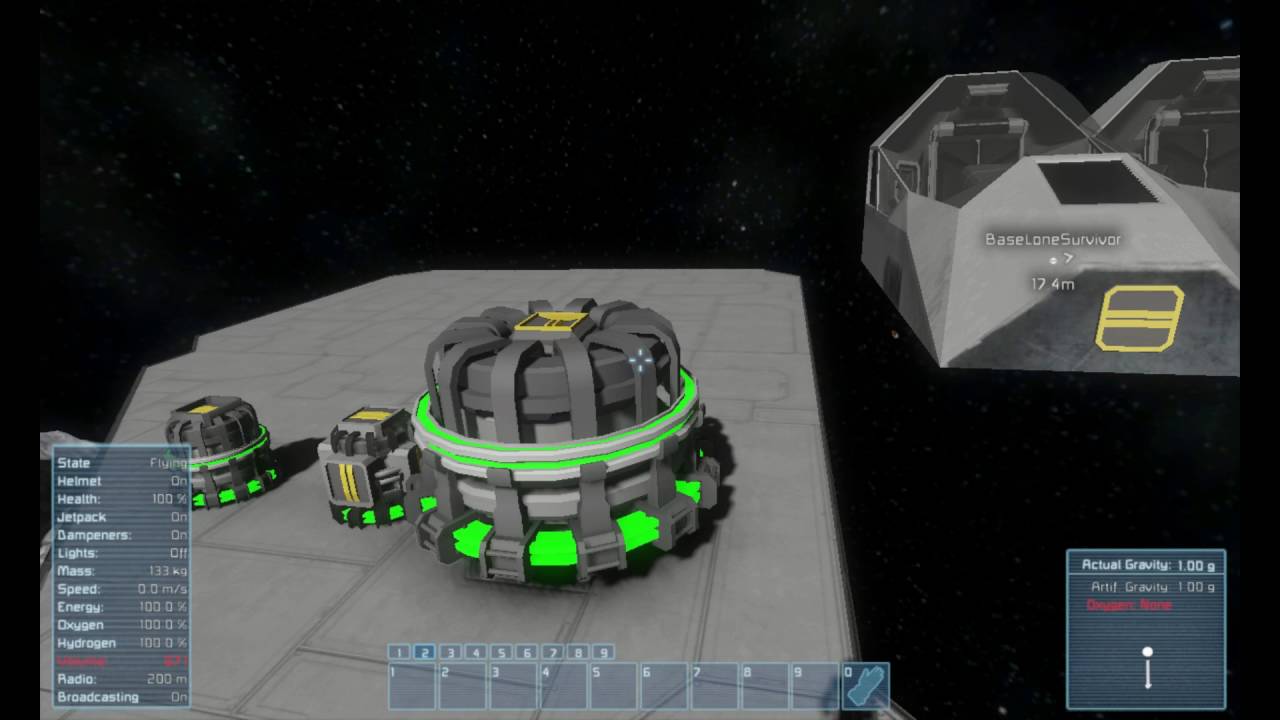
Task: Open toolbar page 4
Action: (x=476, y=652)
